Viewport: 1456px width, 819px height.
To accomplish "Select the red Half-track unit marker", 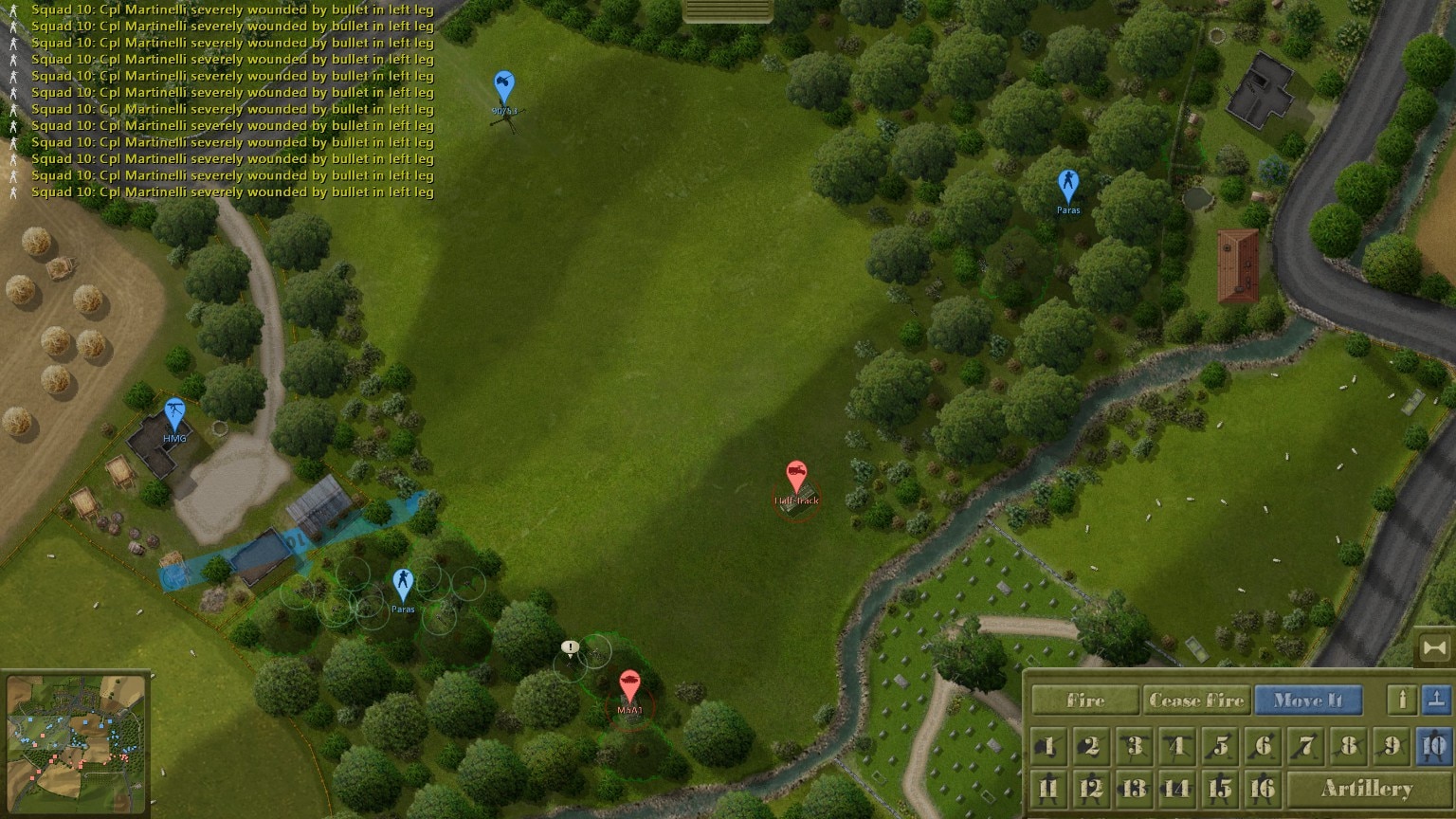I will tap(796, 477).
